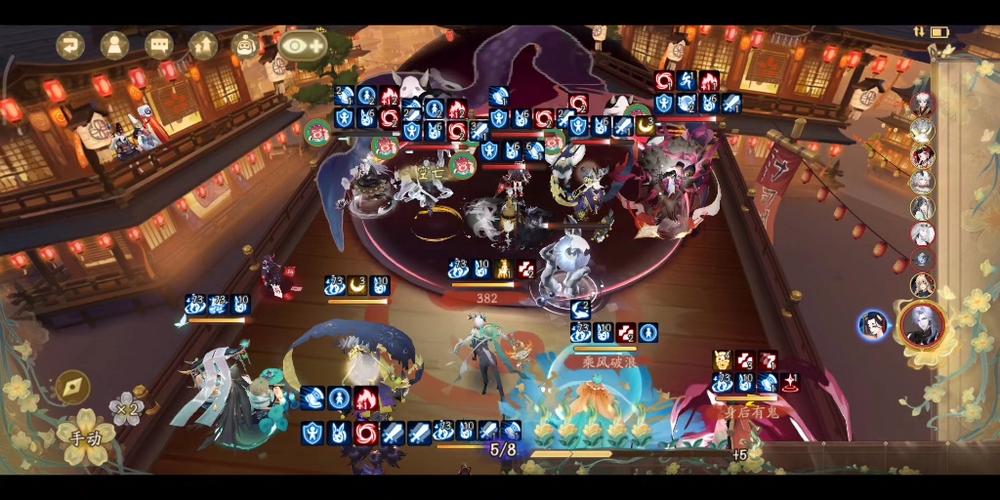Viewport: 1000px width, 500px height.
Task: Select the top portrait in turn order
Action: click(x=922, y=104)
